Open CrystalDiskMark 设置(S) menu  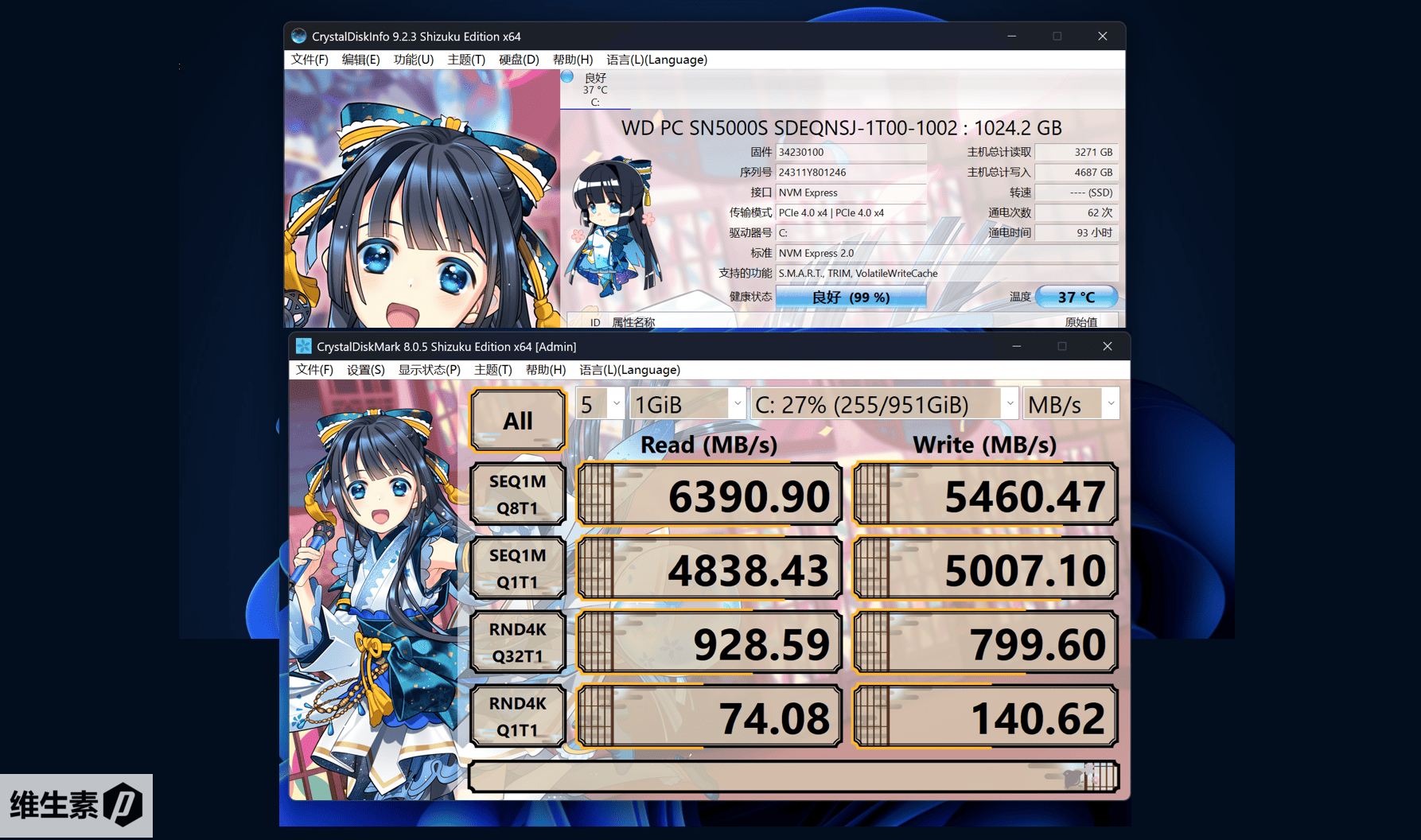click(365, 370)
